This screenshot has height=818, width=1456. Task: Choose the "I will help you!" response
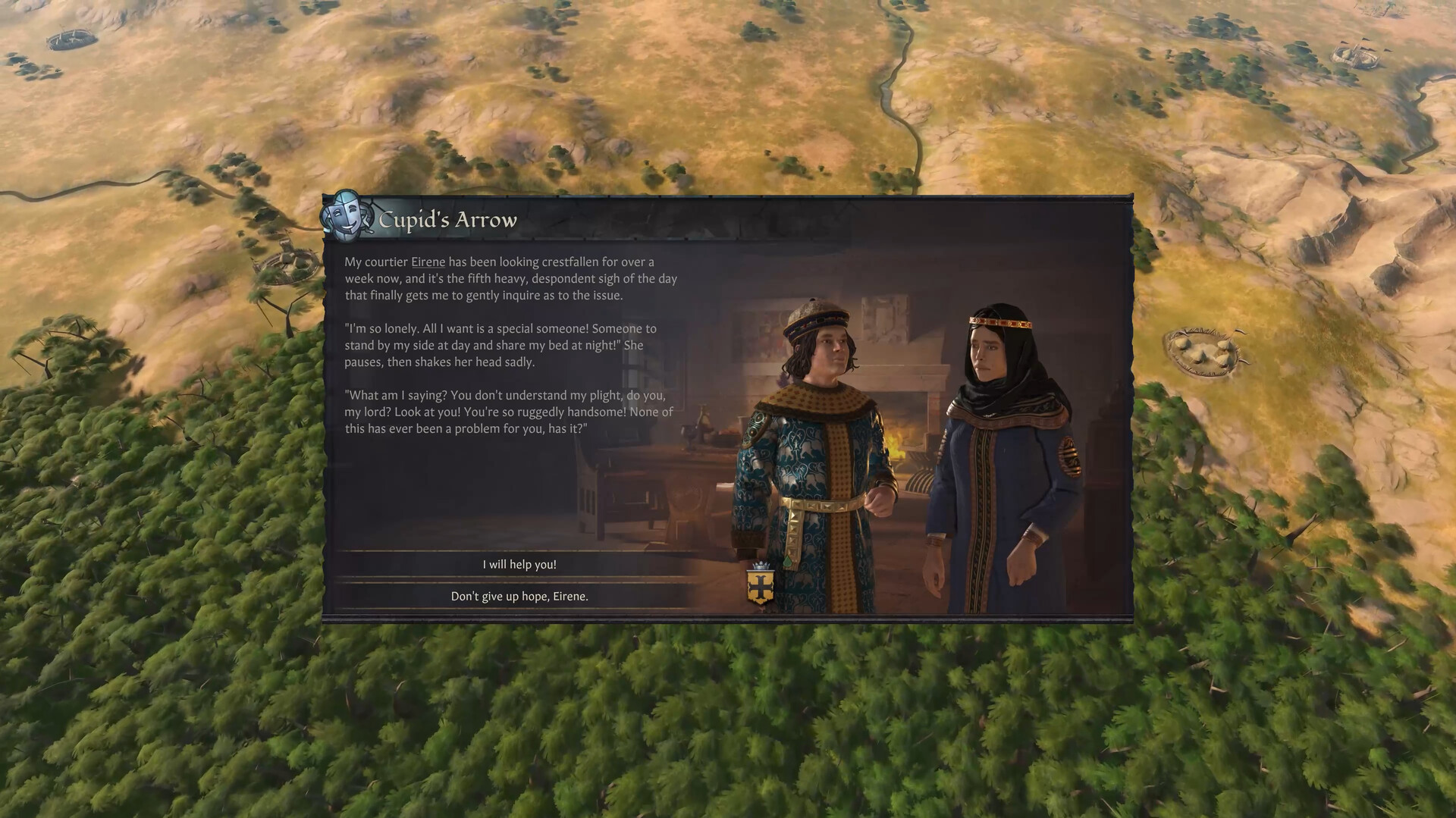[x=519, y=564]
